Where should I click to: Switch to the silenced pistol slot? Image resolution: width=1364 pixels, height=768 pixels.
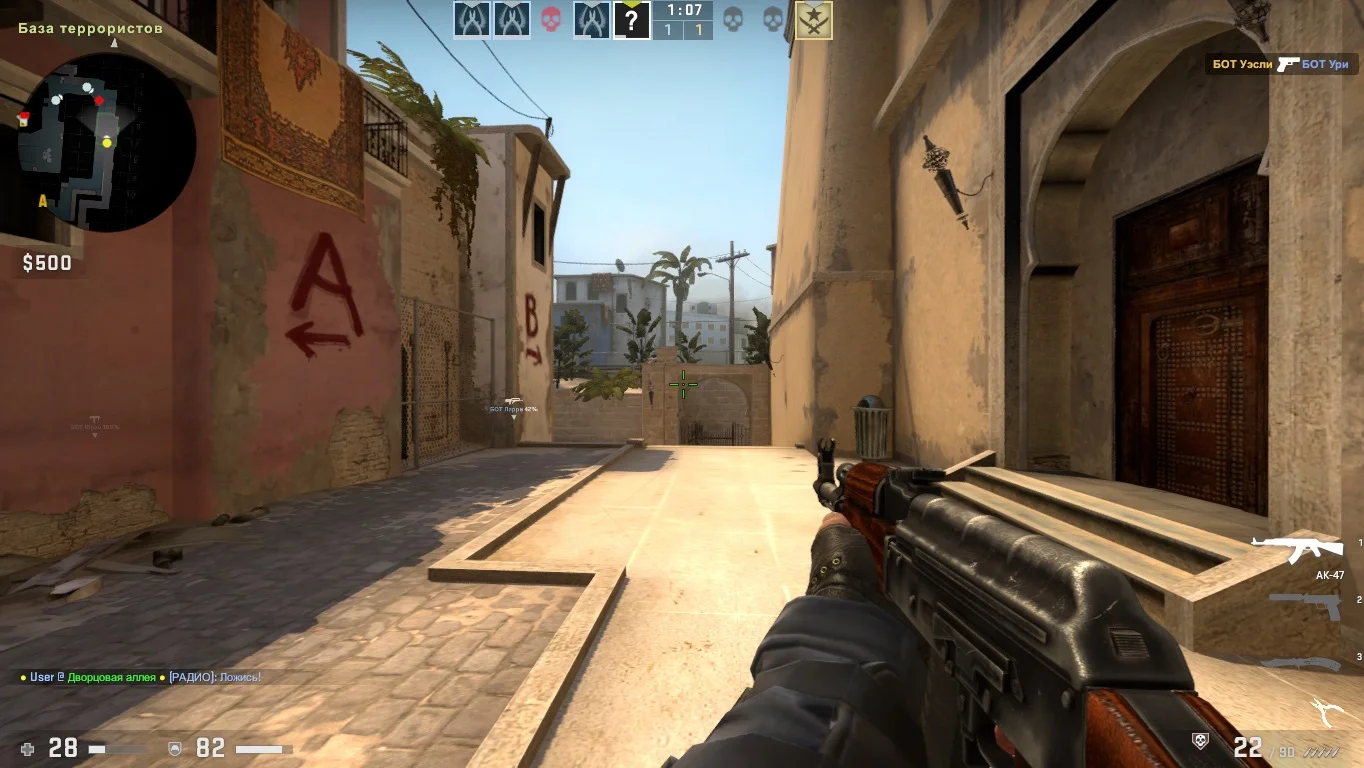tap(1305, 604)
